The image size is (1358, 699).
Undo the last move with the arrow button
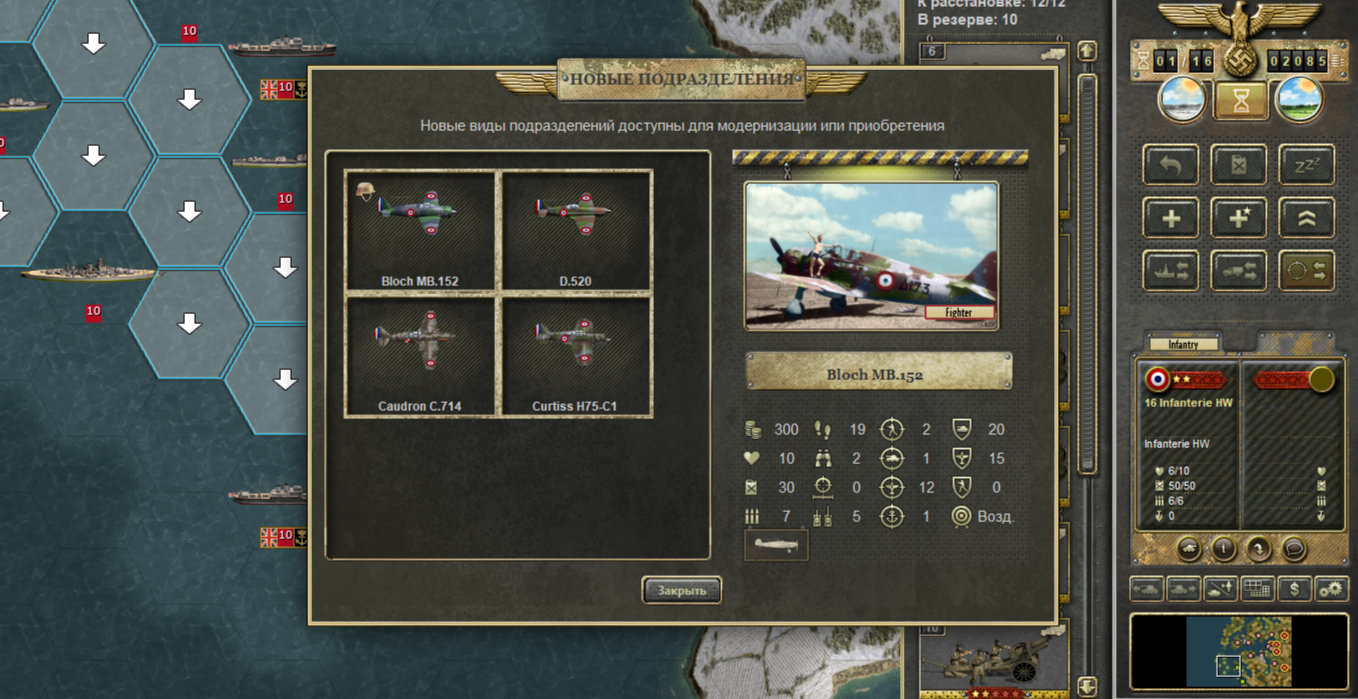pos(1170,165)
